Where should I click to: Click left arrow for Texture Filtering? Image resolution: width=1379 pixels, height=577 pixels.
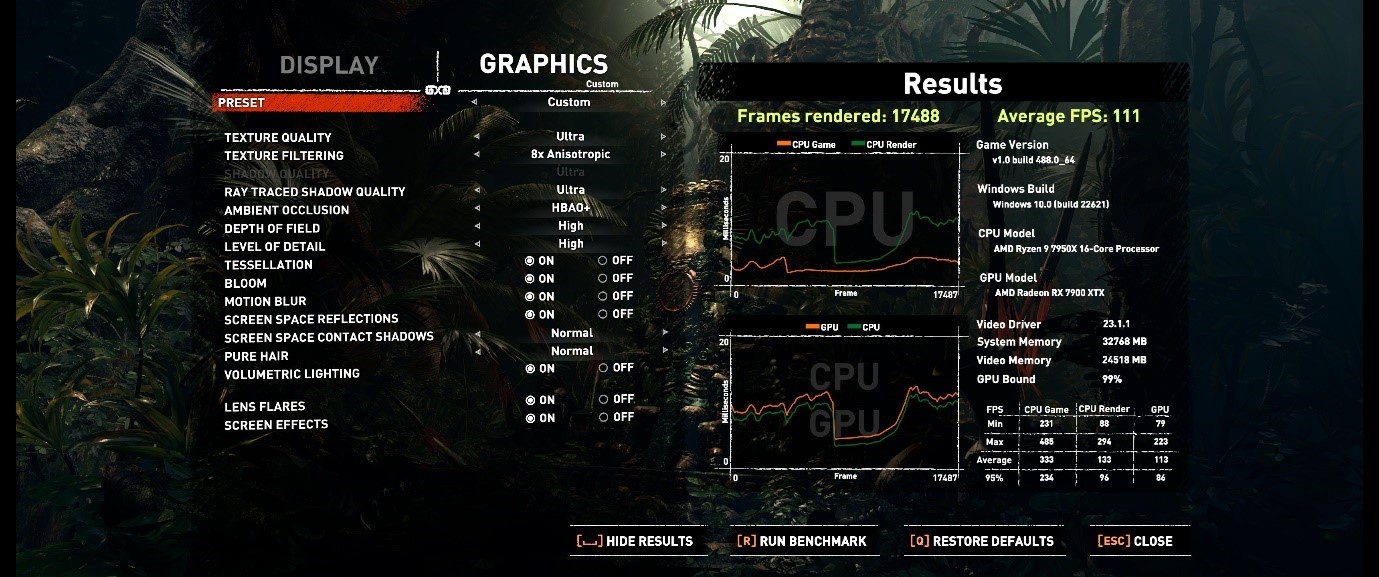tap(476, 155)
